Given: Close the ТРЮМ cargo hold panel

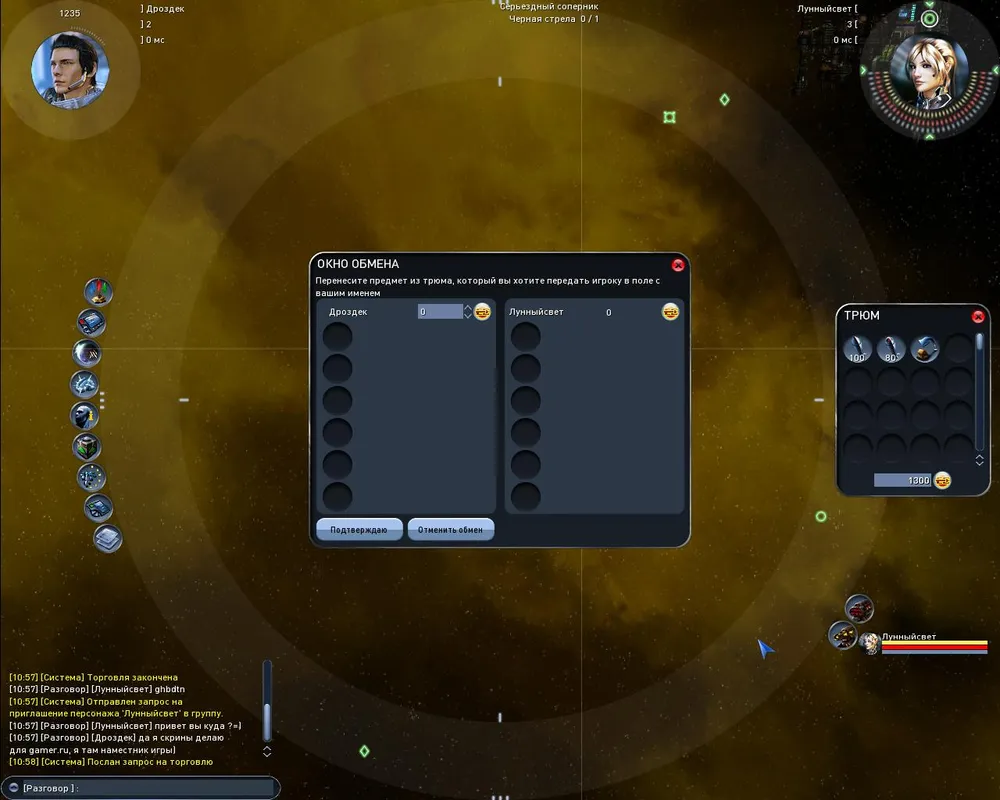Looking at the screenshot, I should [x=978, y=316].
